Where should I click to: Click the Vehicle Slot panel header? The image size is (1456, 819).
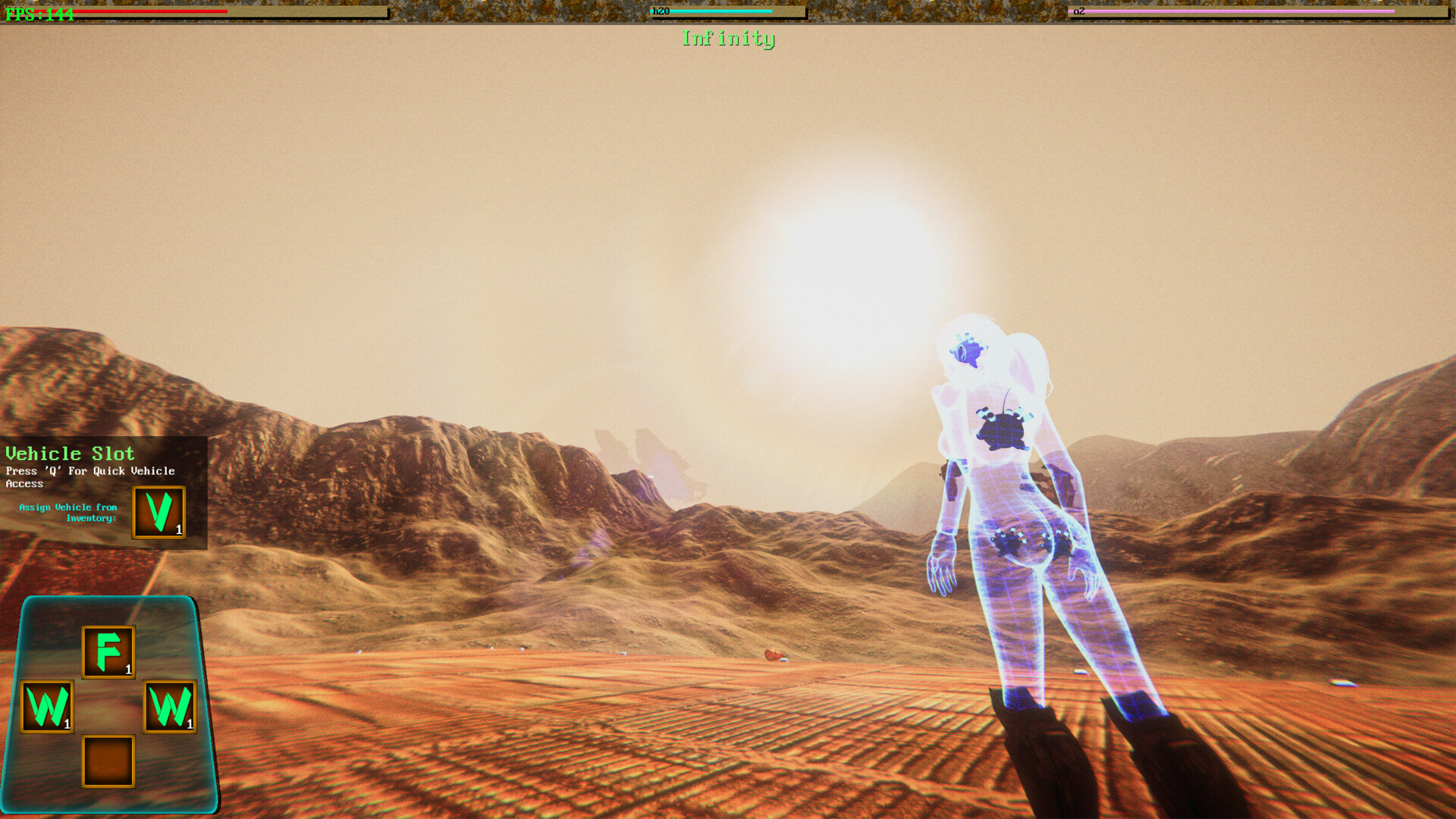pos(69,453)
